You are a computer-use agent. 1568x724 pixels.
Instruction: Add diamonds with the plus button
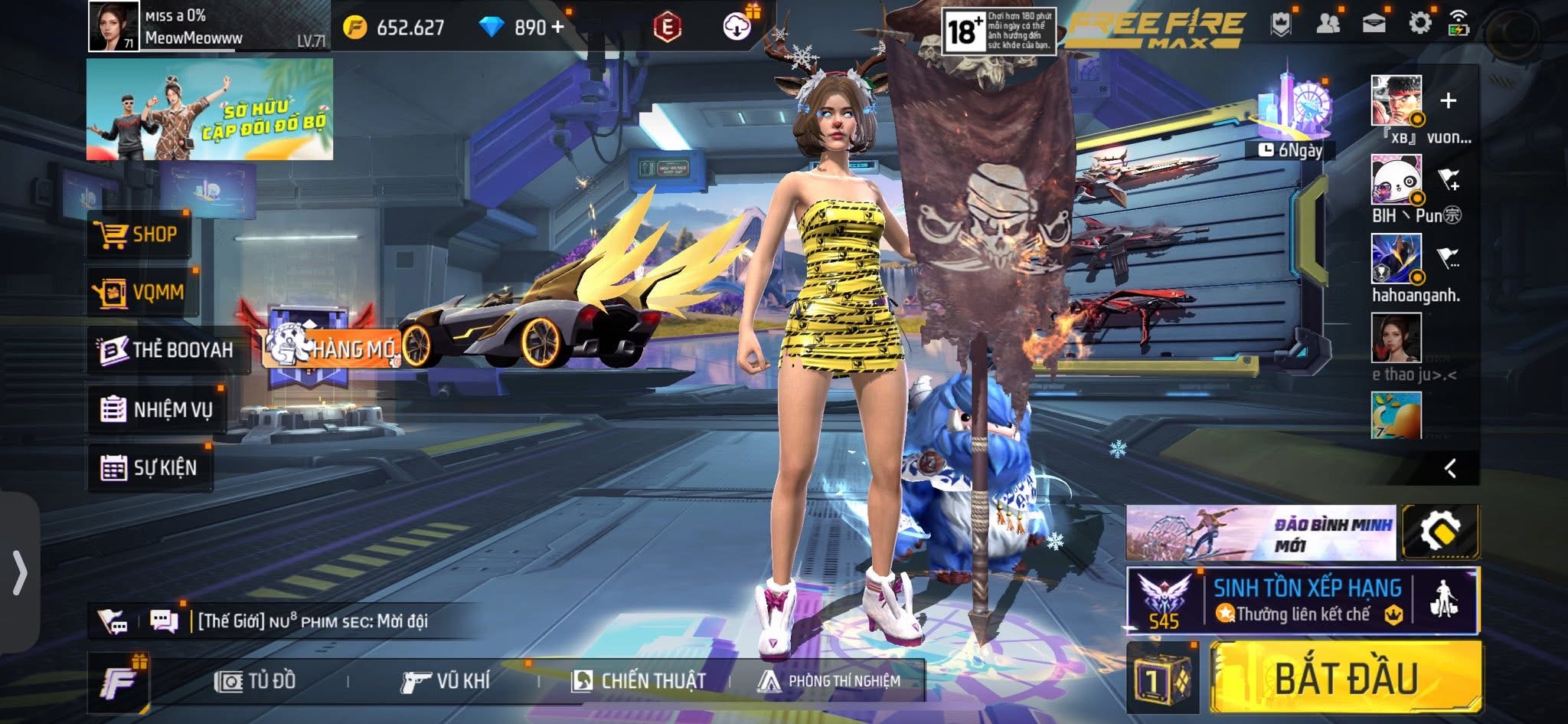[x=557, y=28]
